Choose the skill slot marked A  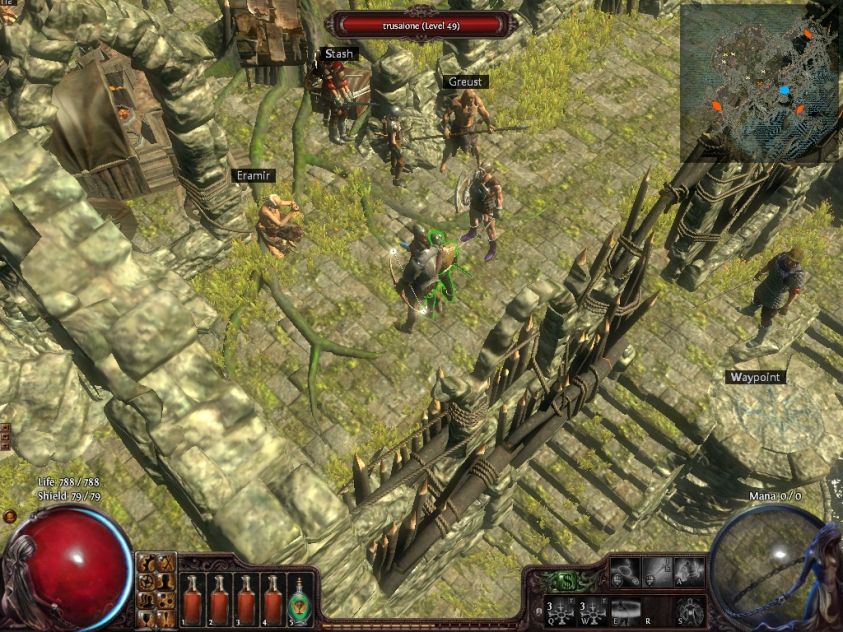(x=689, y=572)
